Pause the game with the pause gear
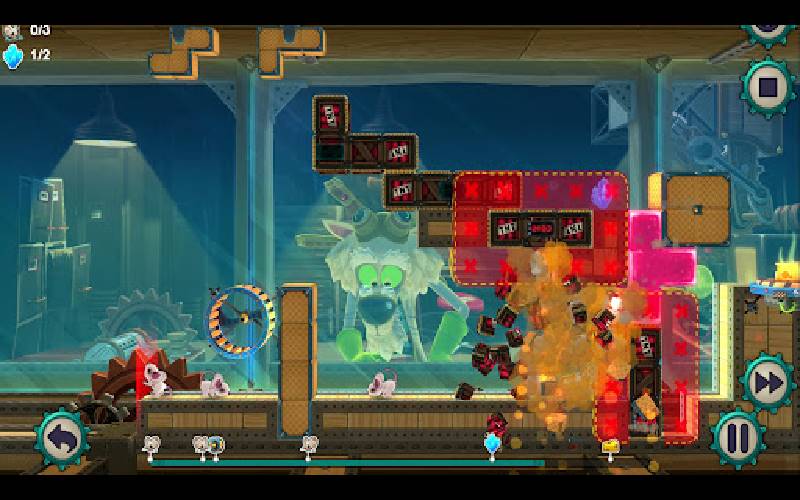 click(737, 437)
